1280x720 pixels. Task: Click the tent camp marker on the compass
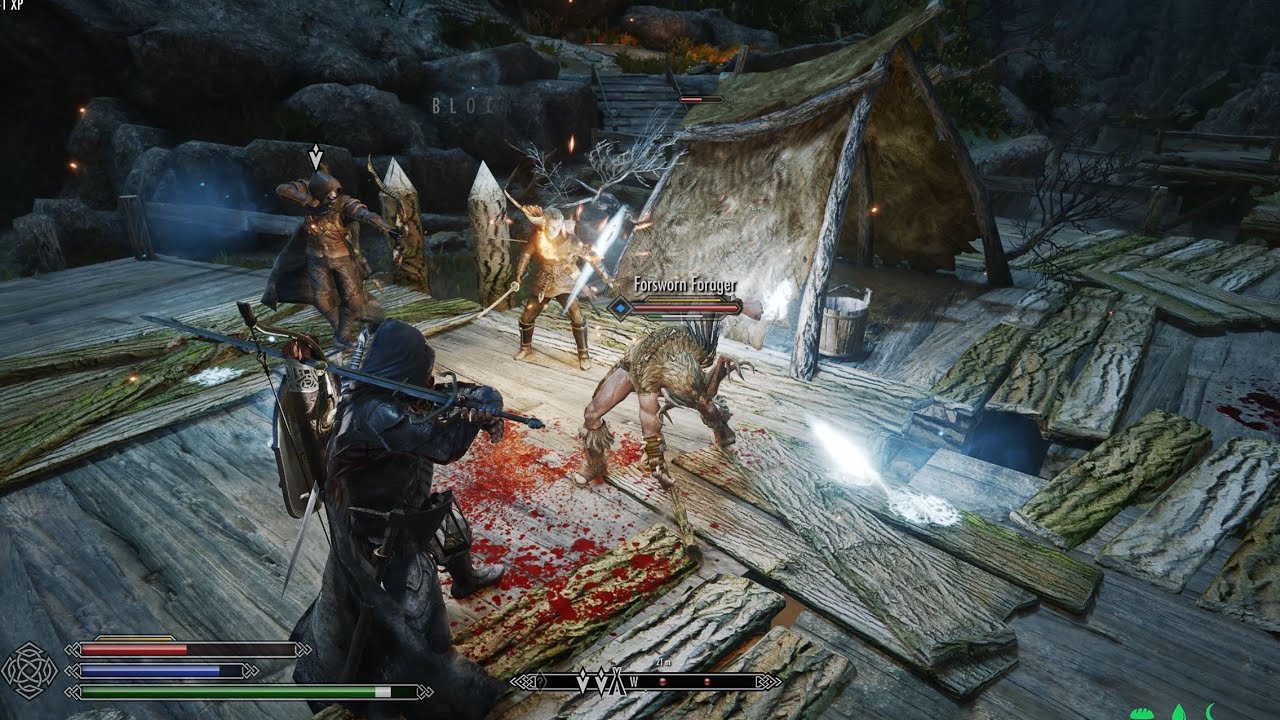click(617, 680)
